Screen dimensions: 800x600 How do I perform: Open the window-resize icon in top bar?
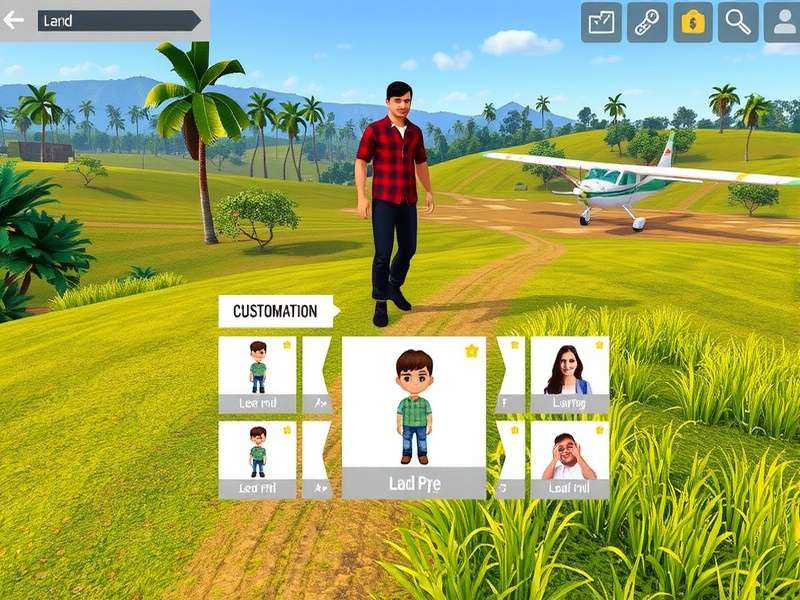[601, 22]
